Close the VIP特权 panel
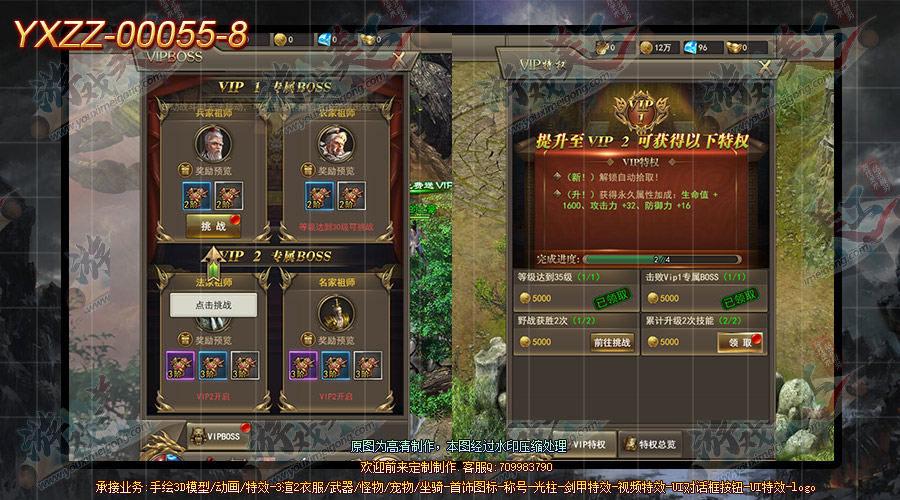 tap(765, 66)
